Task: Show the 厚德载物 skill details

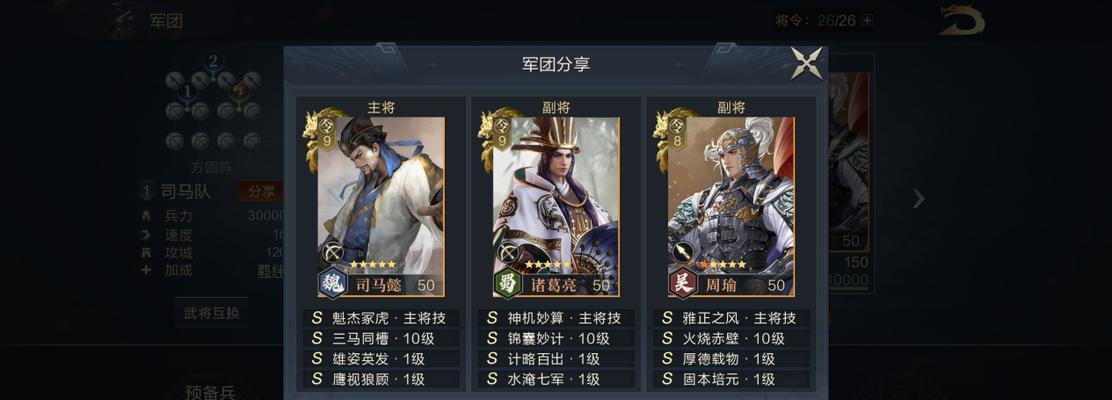Action: pos(731,359)
